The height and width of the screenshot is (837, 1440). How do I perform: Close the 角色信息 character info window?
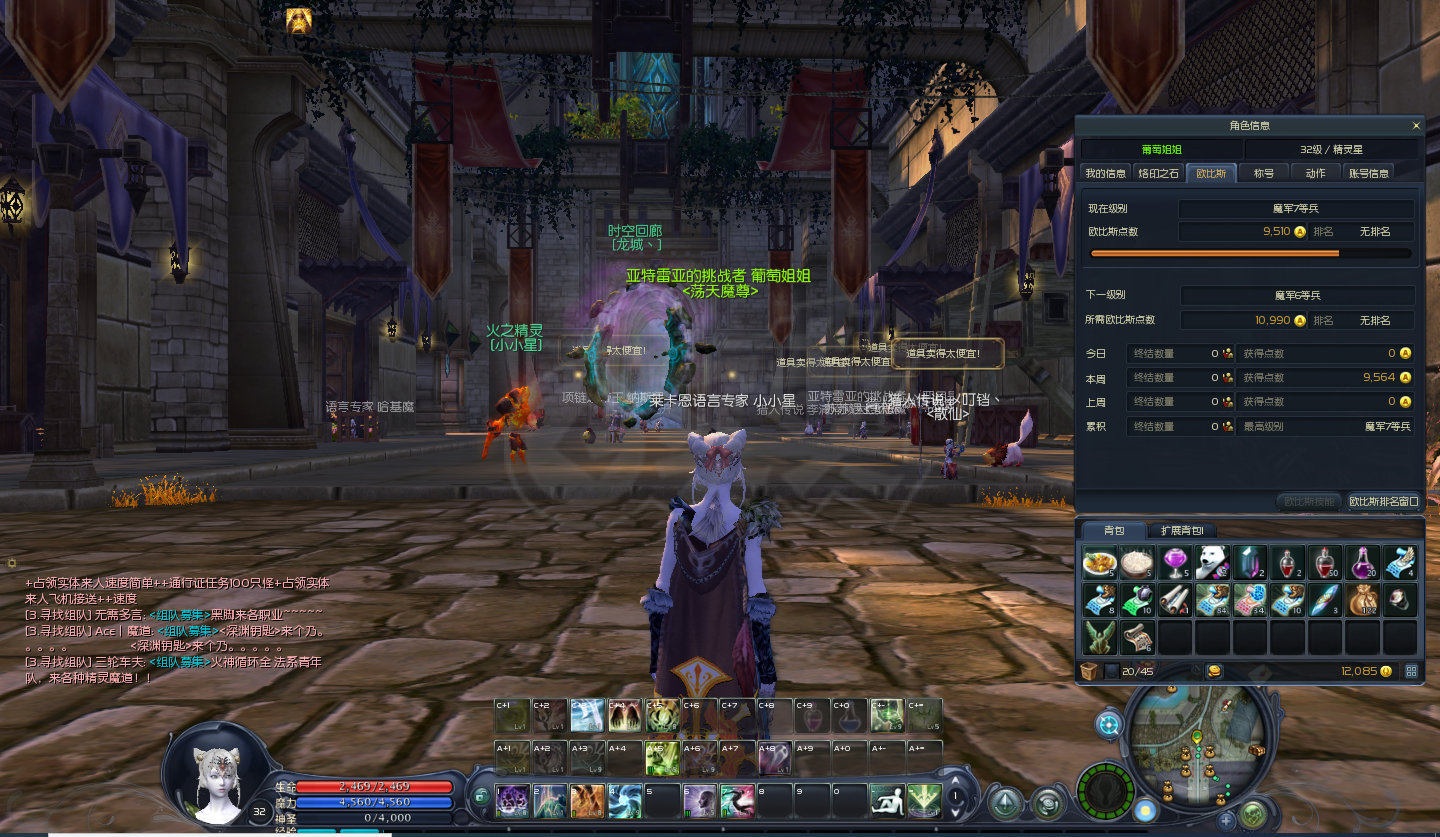tap(1416, 126)
